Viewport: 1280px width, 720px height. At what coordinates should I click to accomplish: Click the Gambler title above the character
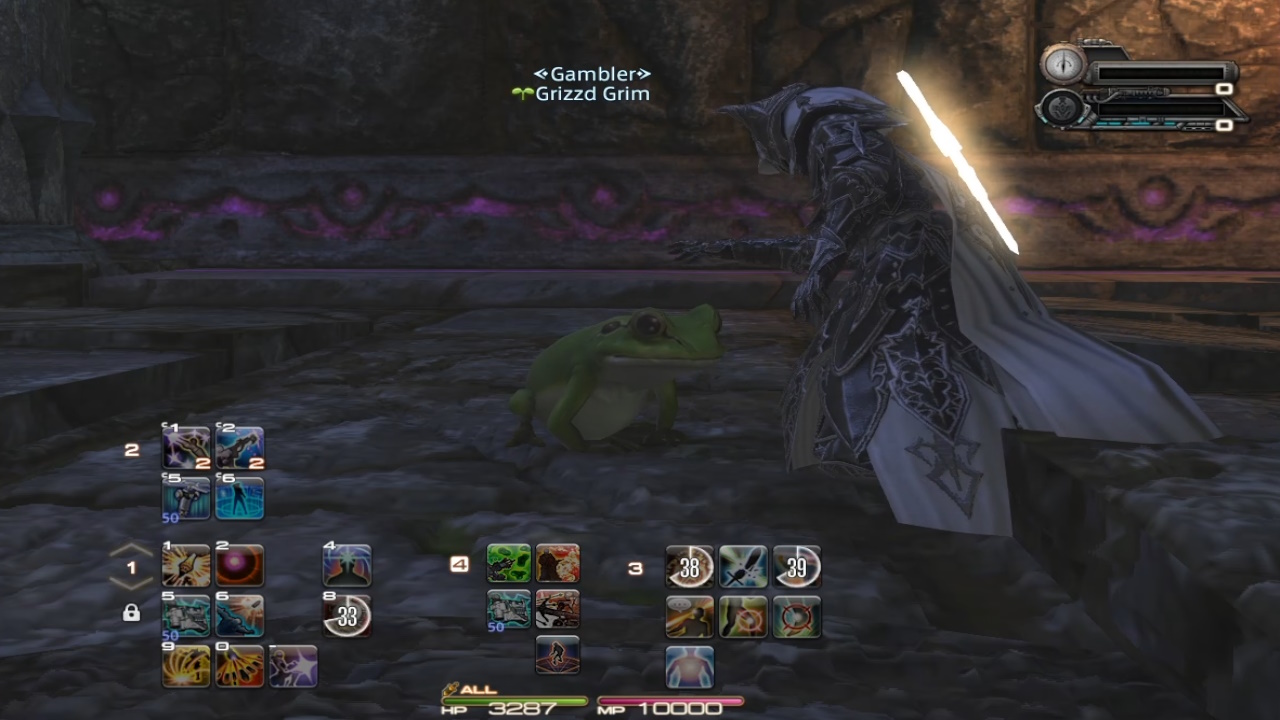click(x=594, y=73)
